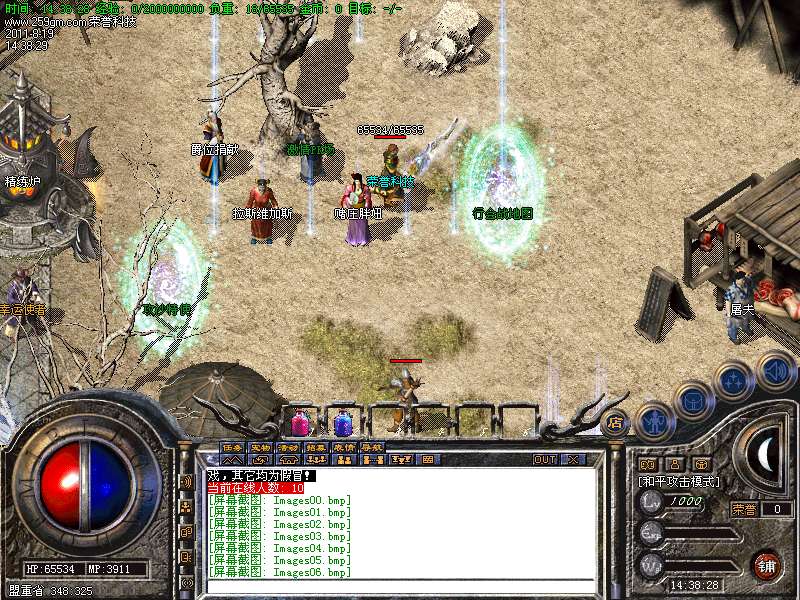Open the character status round button
The image size is (800, 600).
653,420
